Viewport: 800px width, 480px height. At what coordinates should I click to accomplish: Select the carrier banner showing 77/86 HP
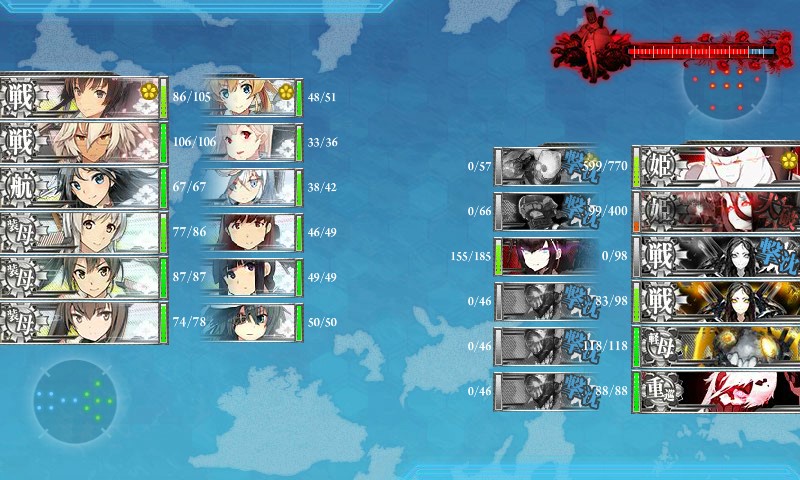(80, 232)
